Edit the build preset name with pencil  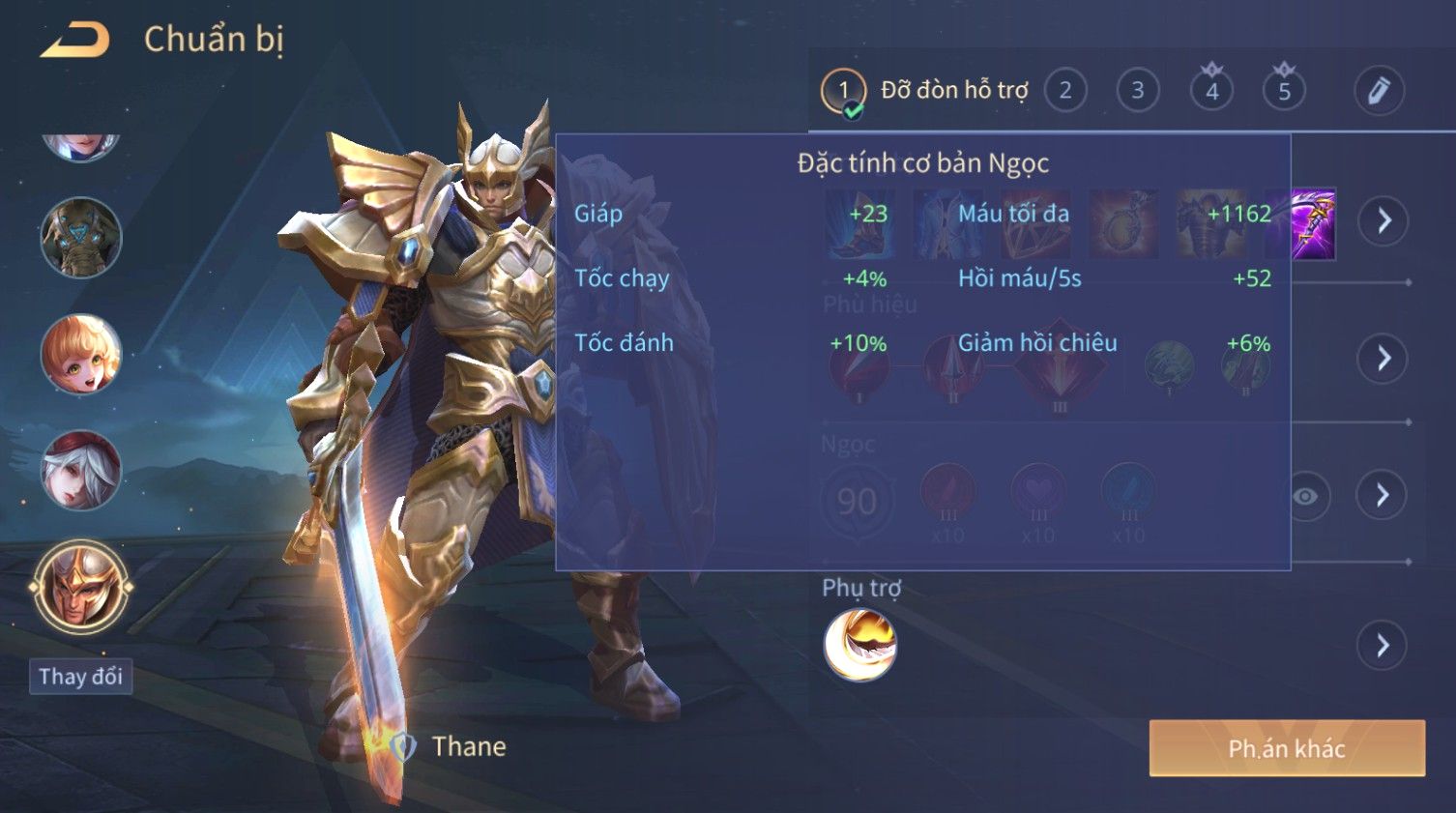[1378, 91]
